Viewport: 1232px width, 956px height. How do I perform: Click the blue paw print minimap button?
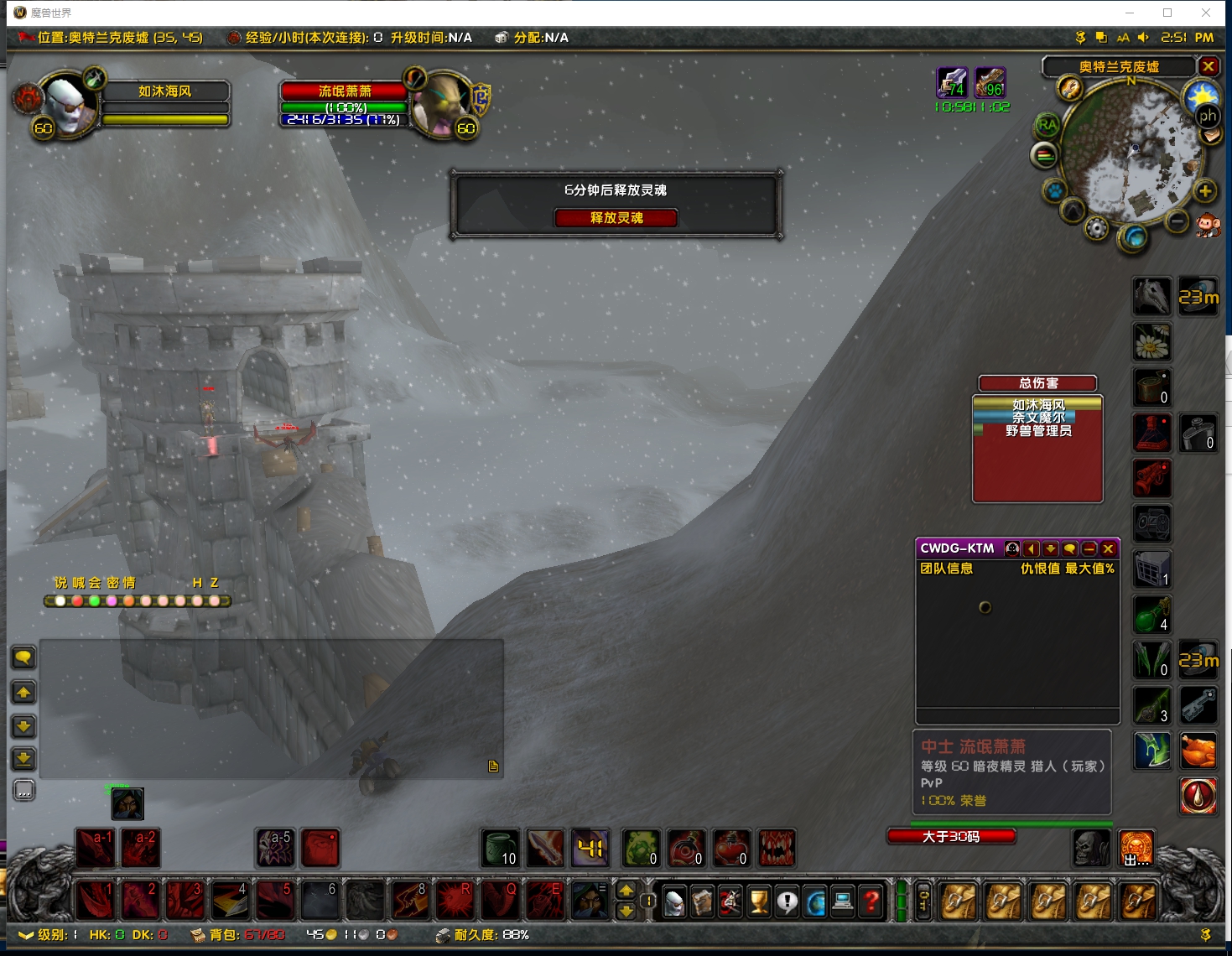pos(1054,191)
